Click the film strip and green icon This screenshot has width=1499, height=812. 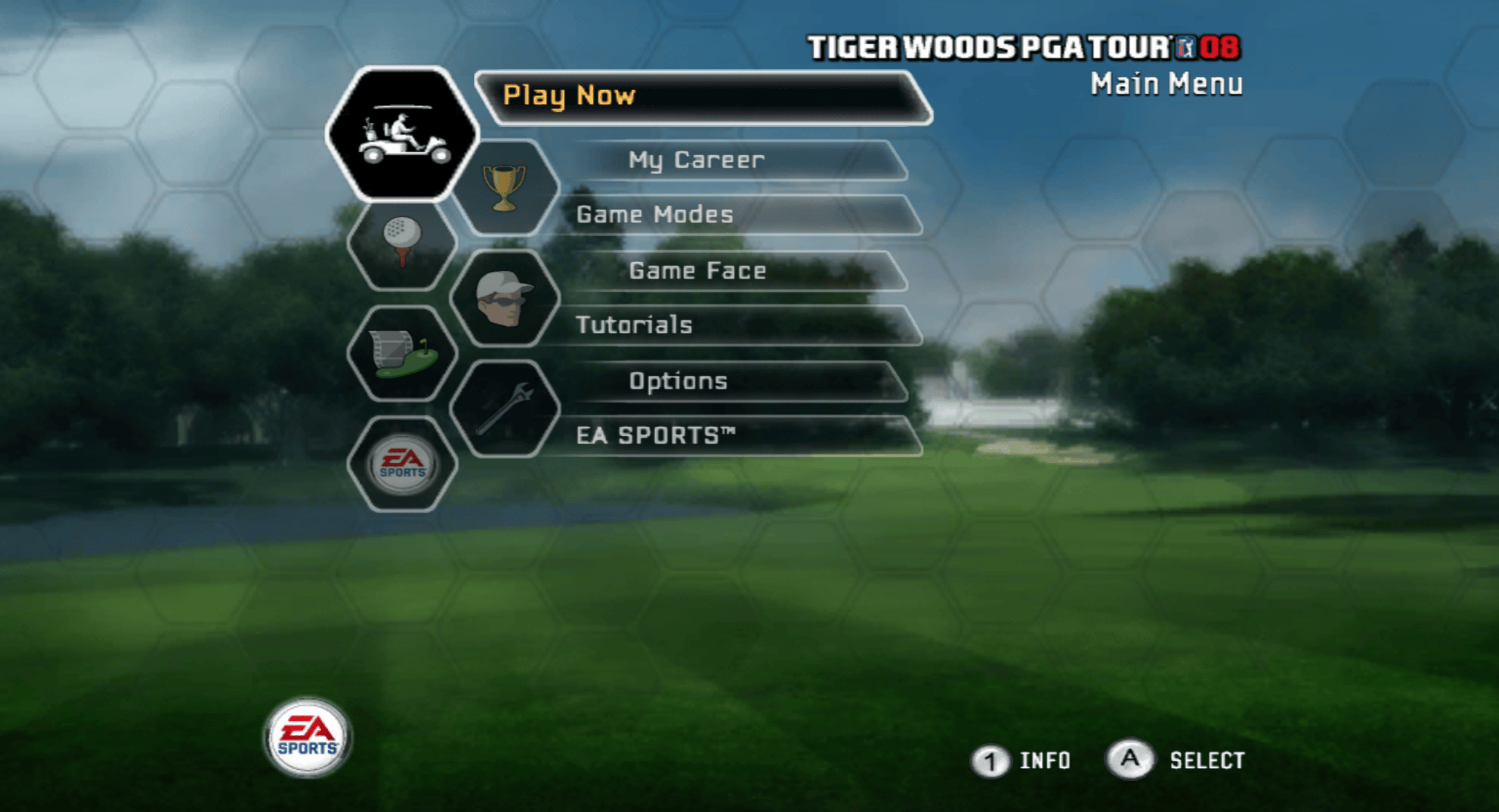403,353
